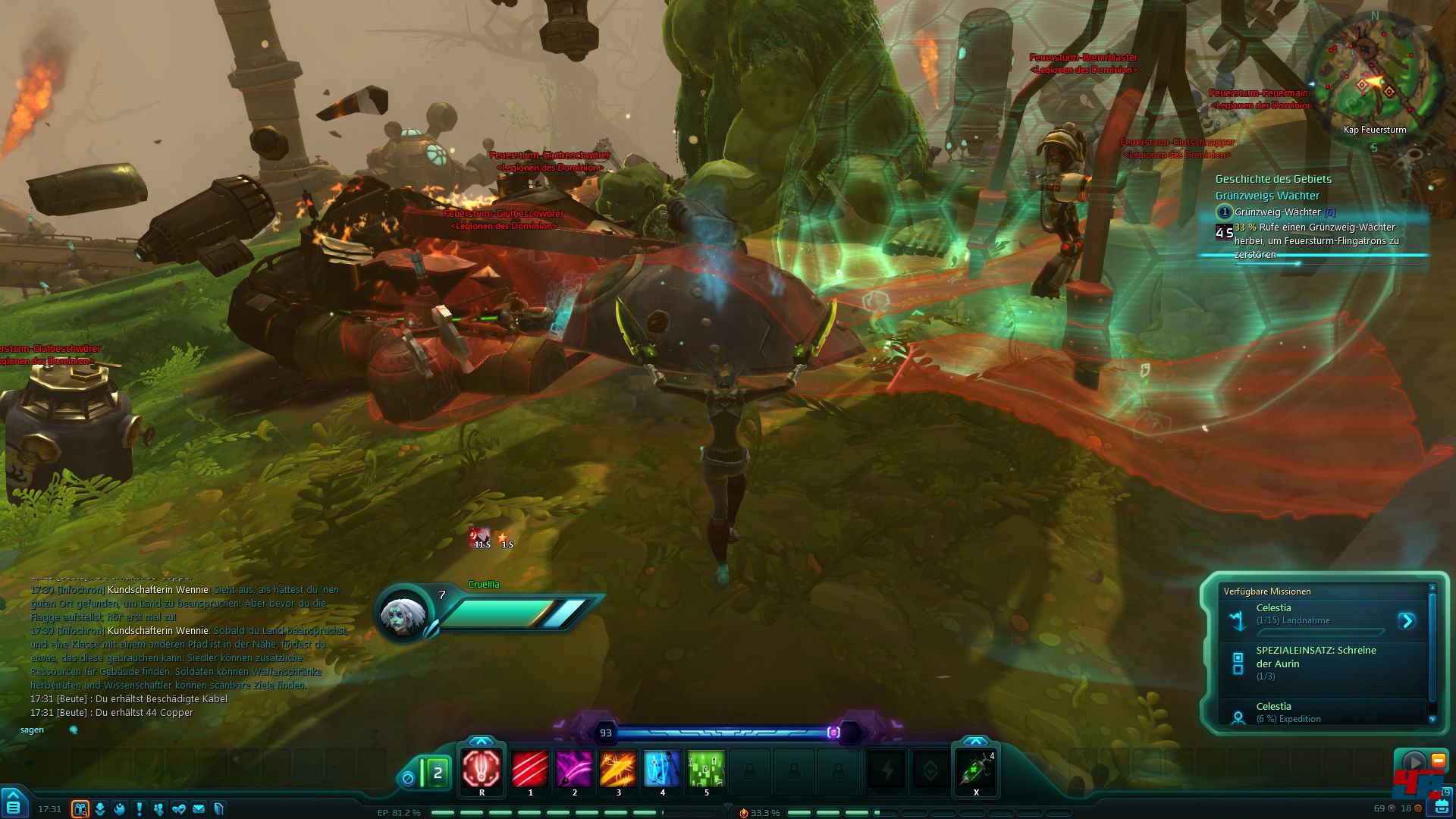Screen dimensions: 1456x819
Task: Use the green data-code ability
Action: pyautogui.click(x=706, y=769)
